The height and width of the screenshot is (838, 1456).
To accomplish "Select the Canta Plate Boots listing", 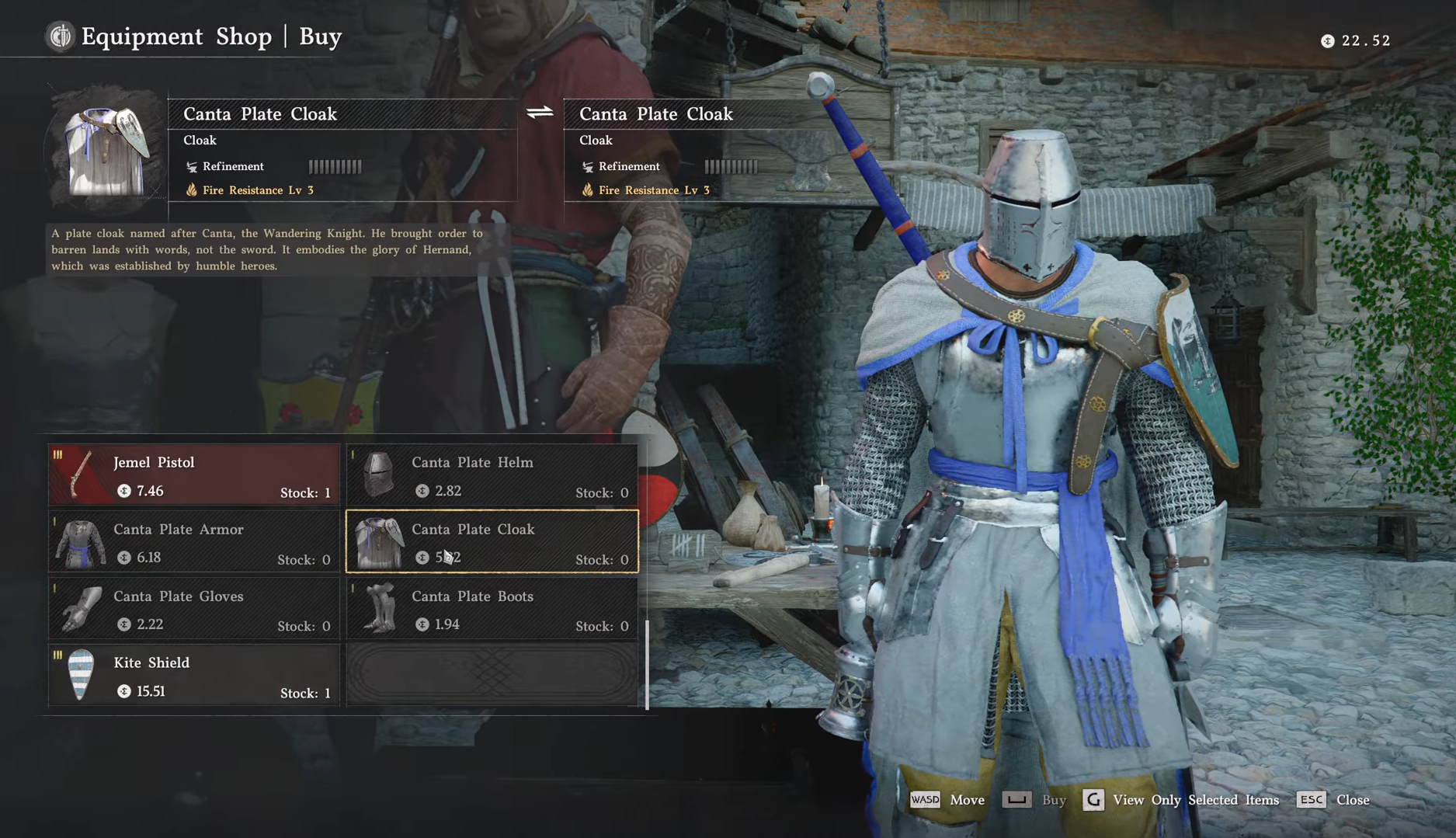I will pyautogui.click(x=492, y=609).
